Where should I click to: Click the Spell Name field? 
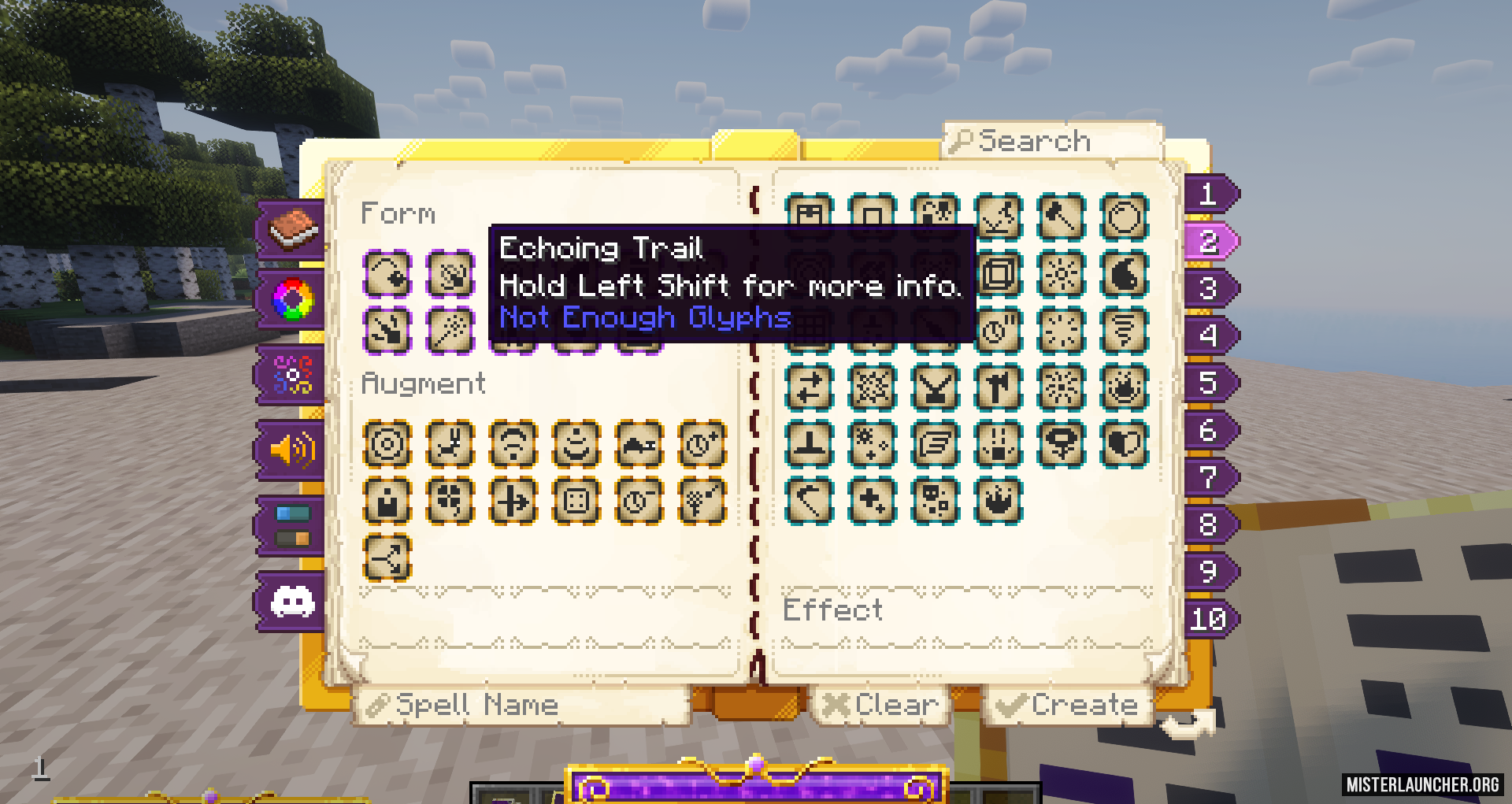coord(524,705)
